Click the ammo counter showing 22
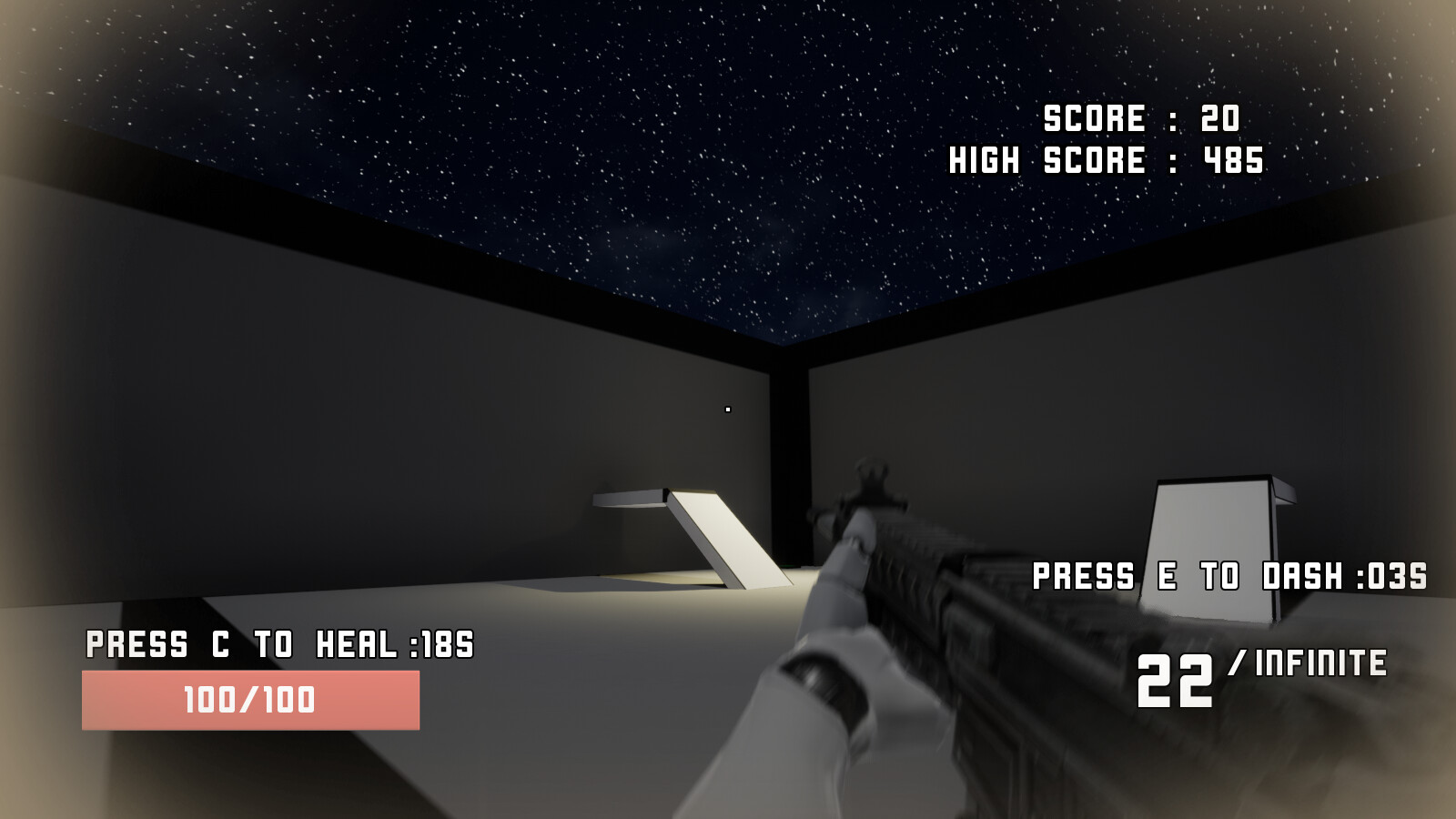 (x=1174, y=682)
